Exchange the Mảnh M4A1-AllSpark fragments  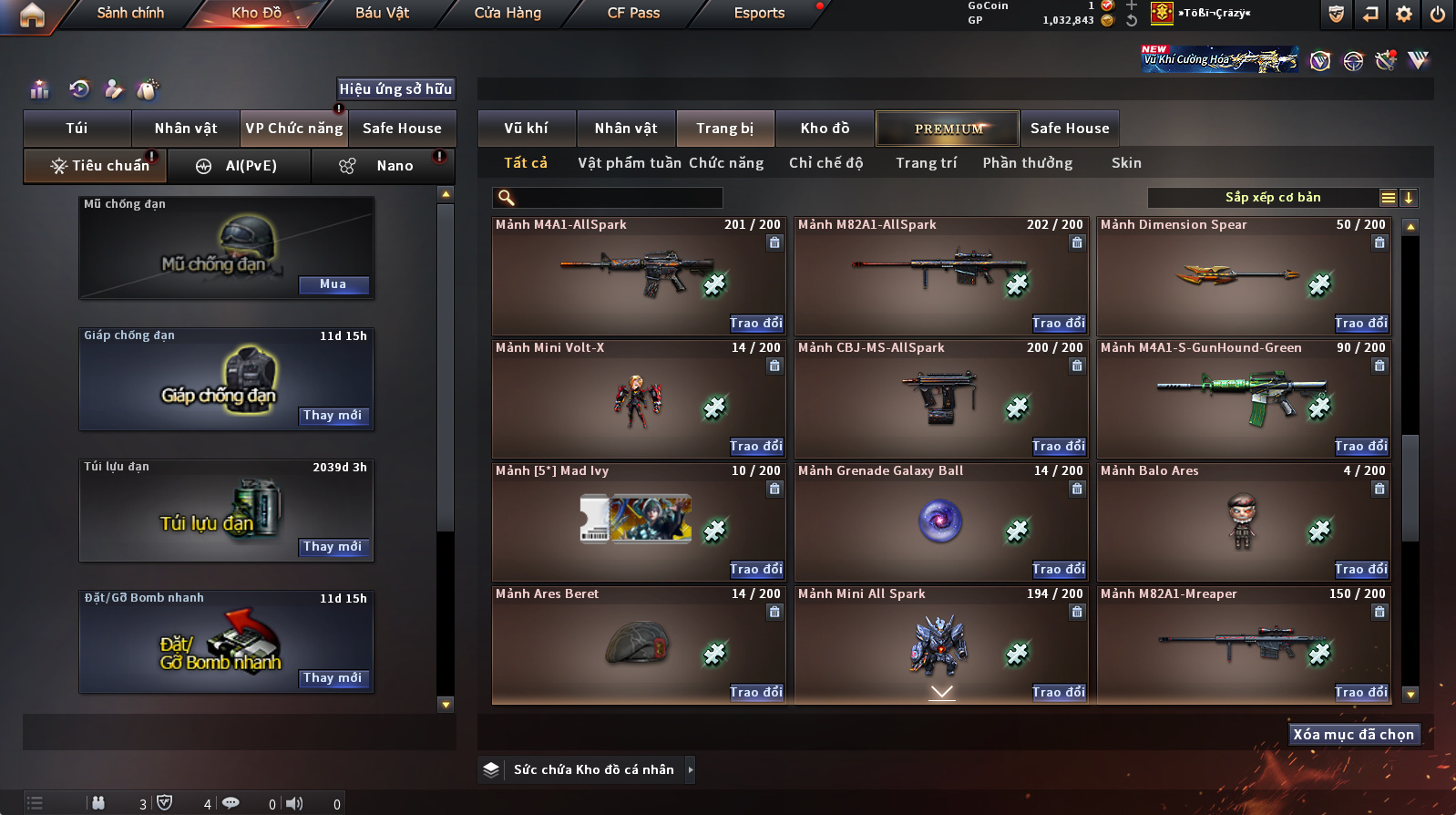point(756,324)
